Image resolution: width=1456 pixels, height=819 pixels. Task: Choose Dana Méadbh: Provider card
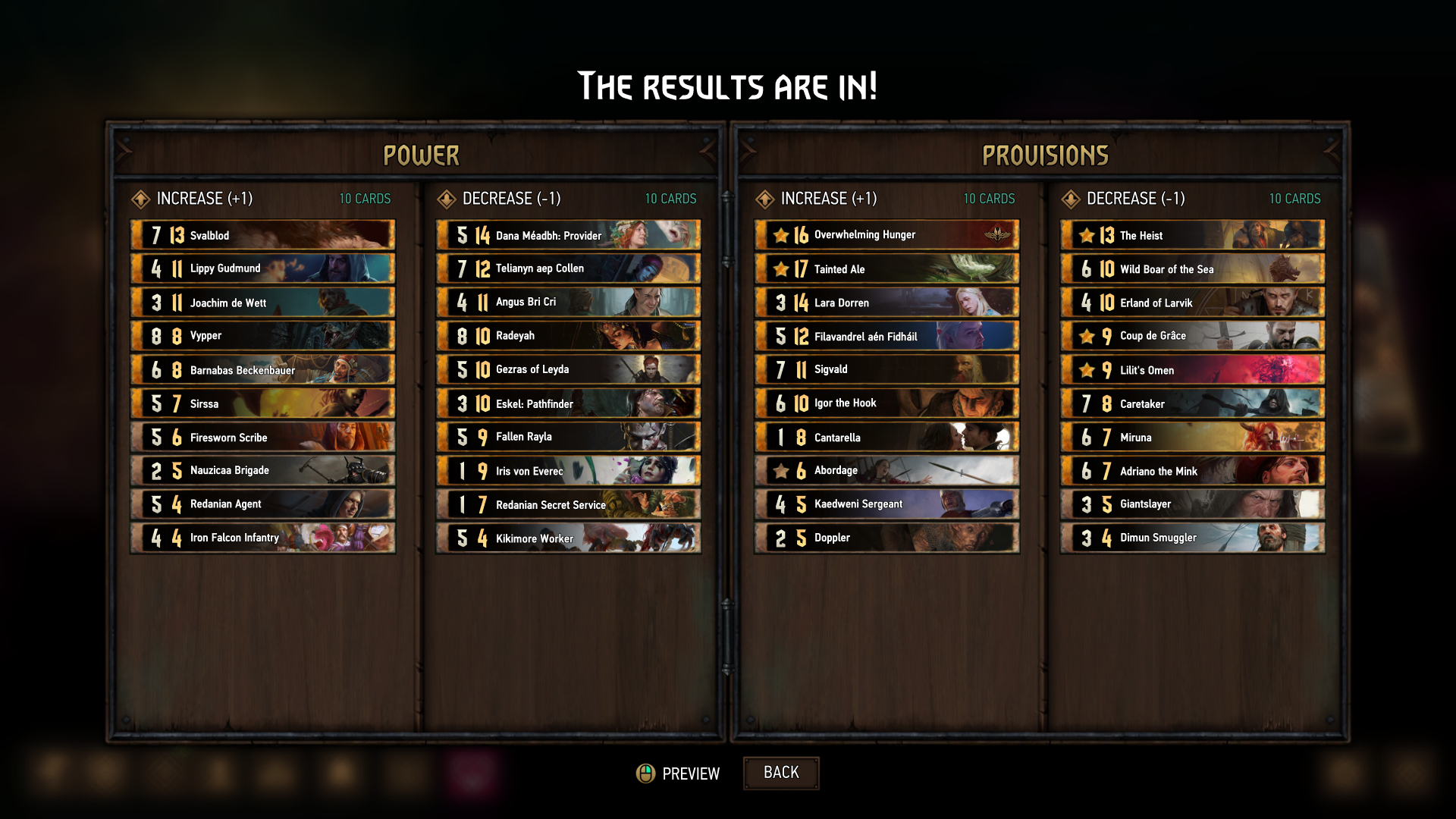(x=568, y=235)
